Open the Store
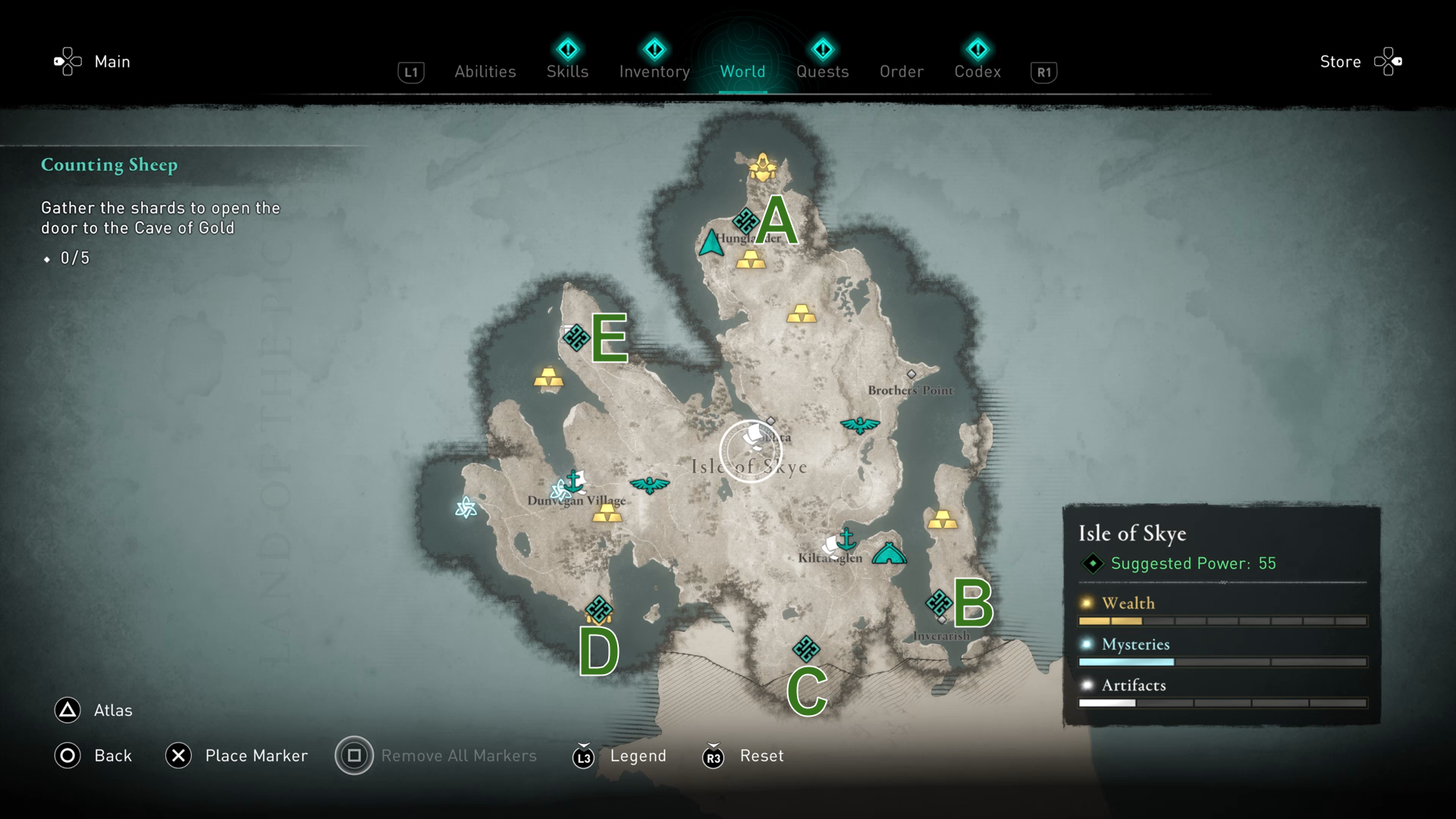Image resolution: width=1456 pixels, height=819 pixels. [x=1339, y=61]
